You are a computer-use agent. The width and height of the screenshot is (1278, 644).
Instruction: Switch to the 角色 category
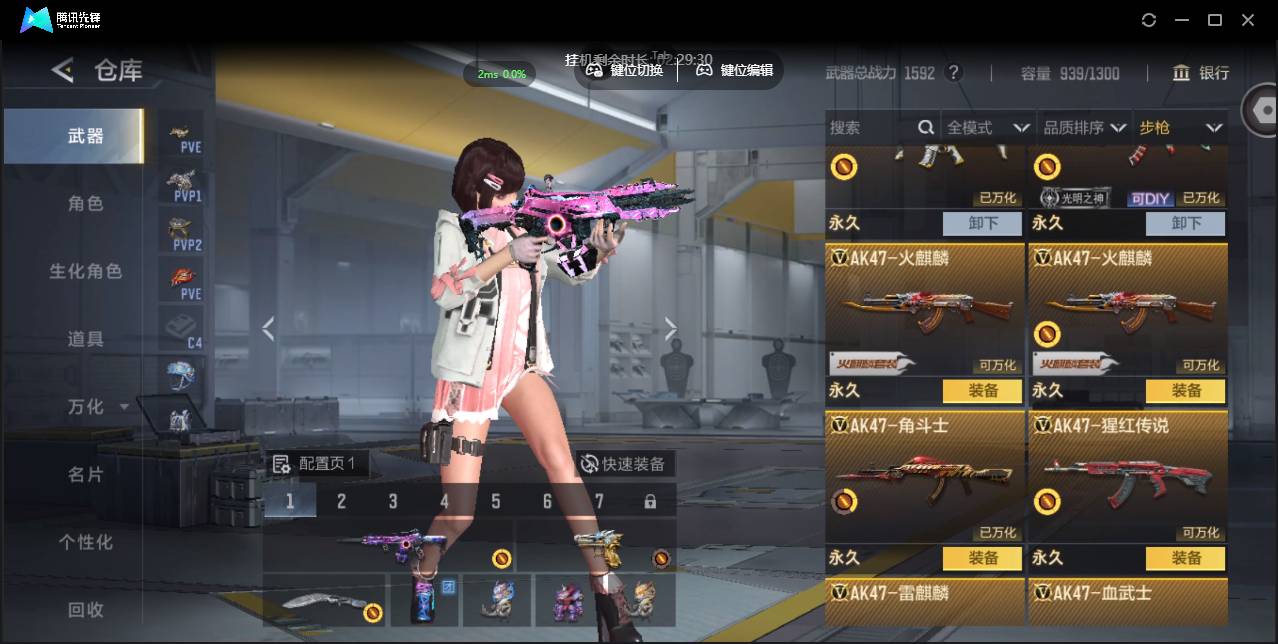coord(85,203)
